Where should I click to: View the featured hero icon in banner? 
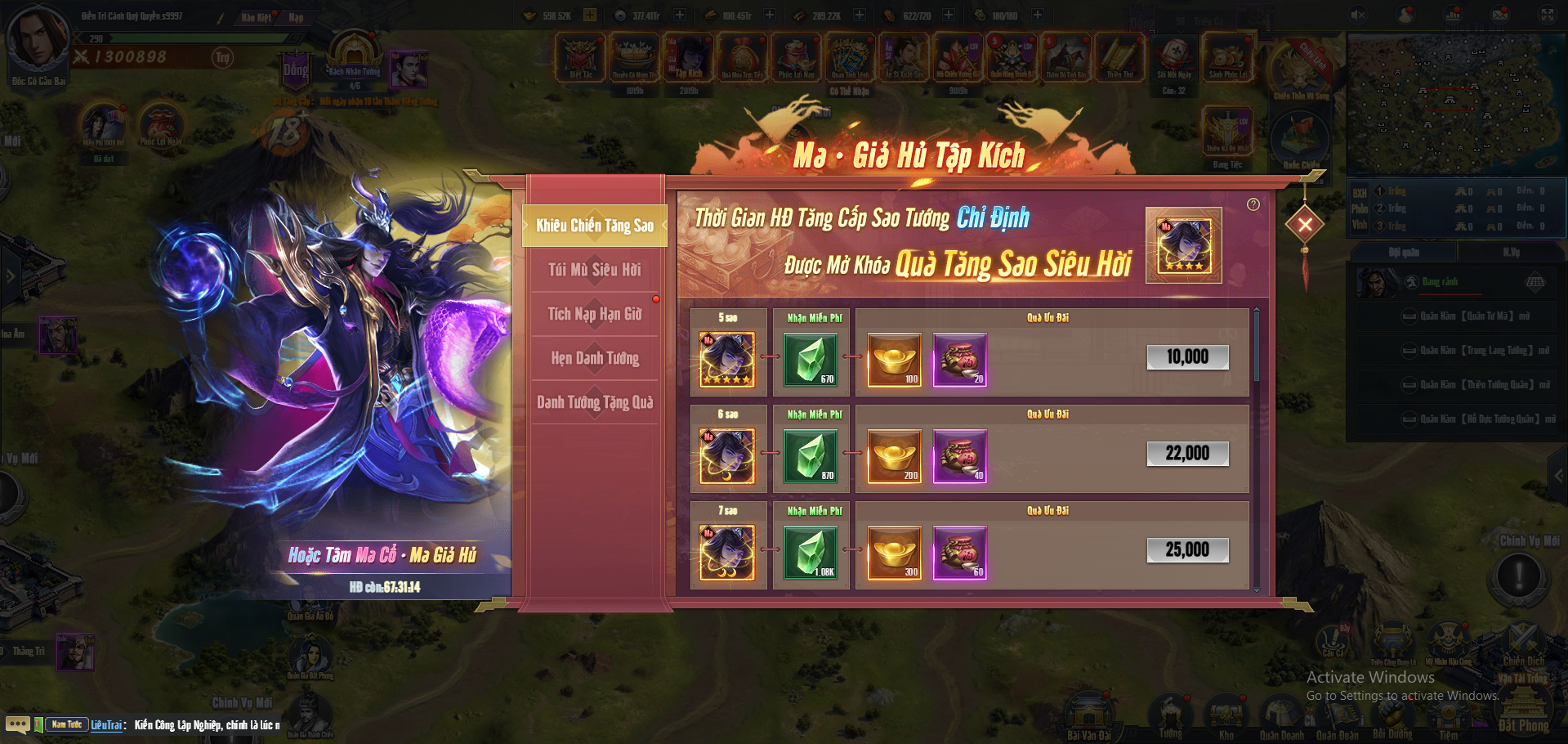point(1183,245)
